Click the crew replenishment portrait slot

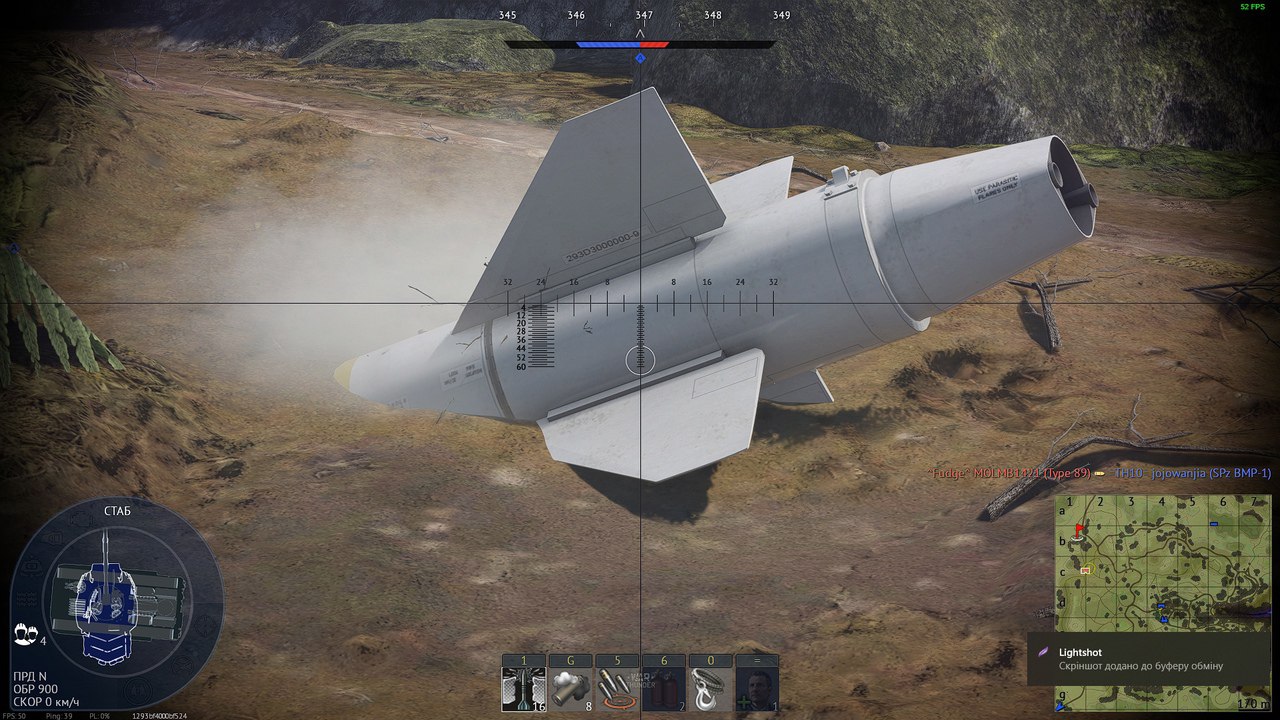tap(757, 689)
